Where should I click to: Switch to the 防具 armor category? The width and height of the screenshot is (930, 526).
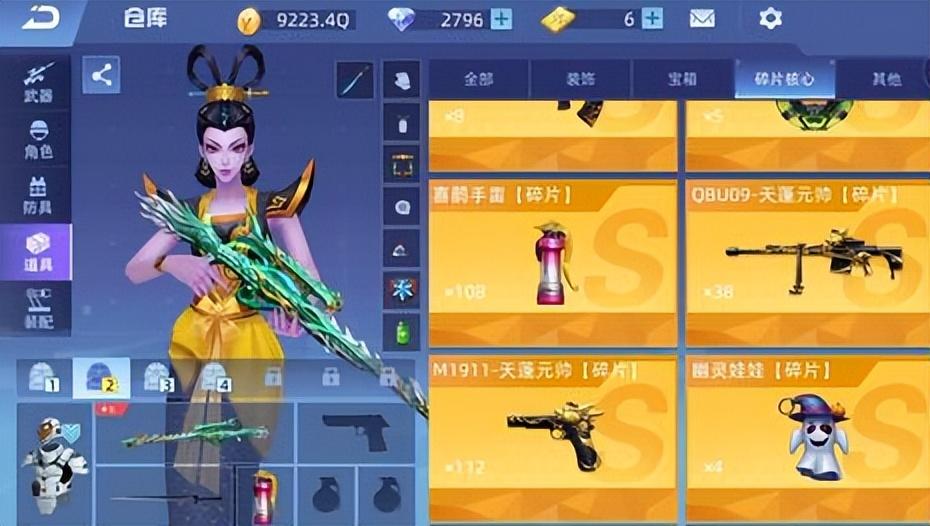[x=37, y=194]
